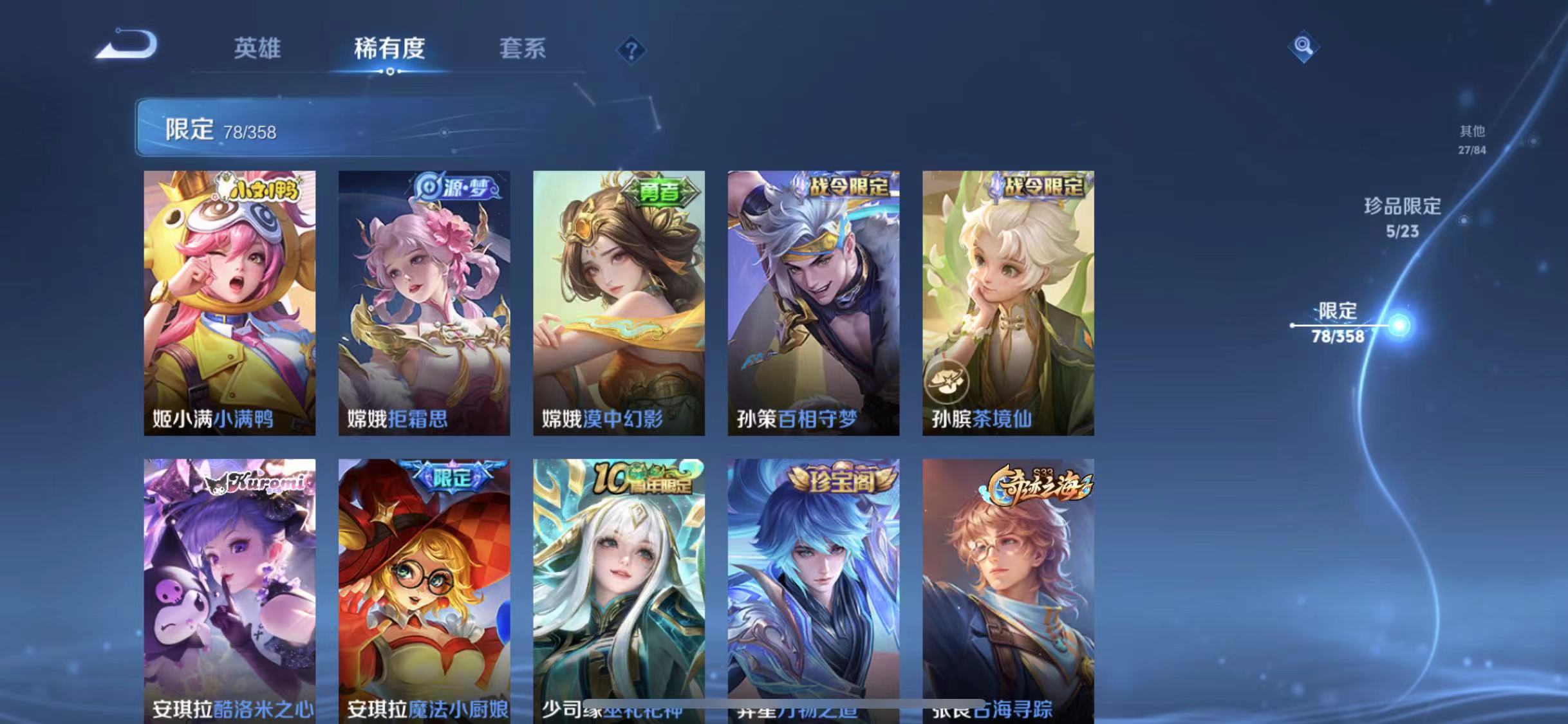Select the 稀有度 tab
This screenshot has width=1568, height=724.
pyautogui.click(x=389, y=49)
